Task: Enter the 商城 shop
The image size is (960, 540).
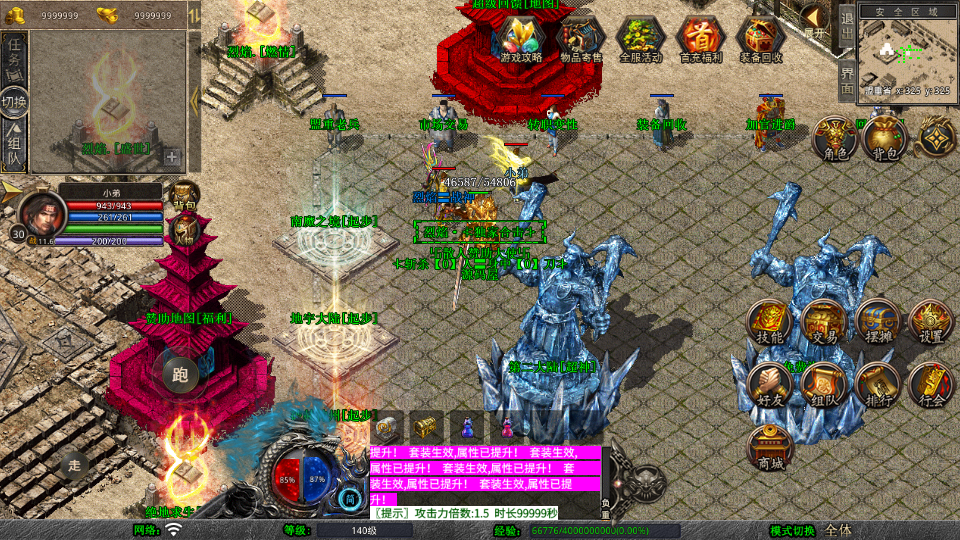Action: [770, 447]
